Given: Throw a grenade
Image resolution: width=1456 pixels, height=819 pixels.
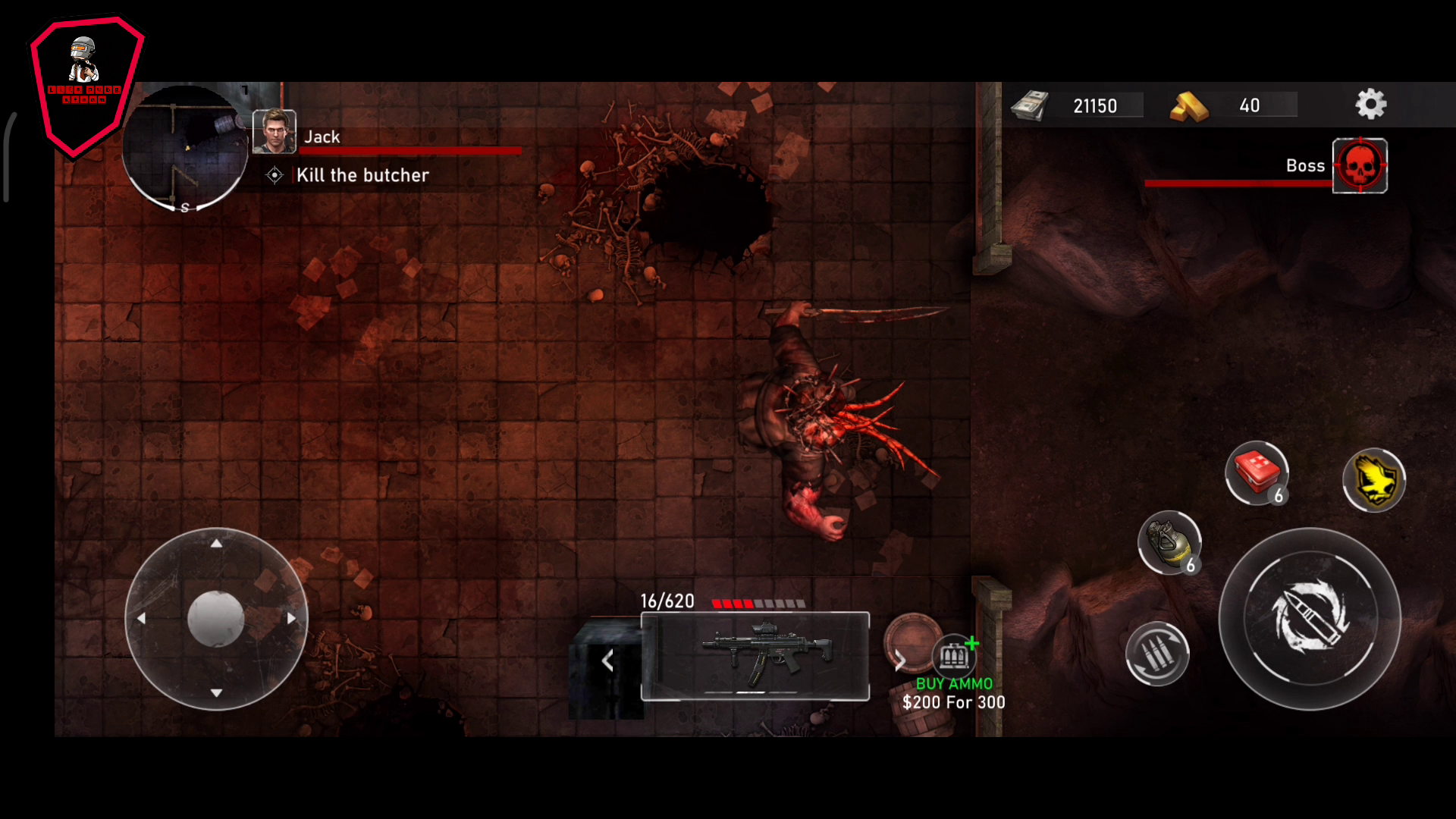Looking at the screenshot, I should coord(1169,542).
